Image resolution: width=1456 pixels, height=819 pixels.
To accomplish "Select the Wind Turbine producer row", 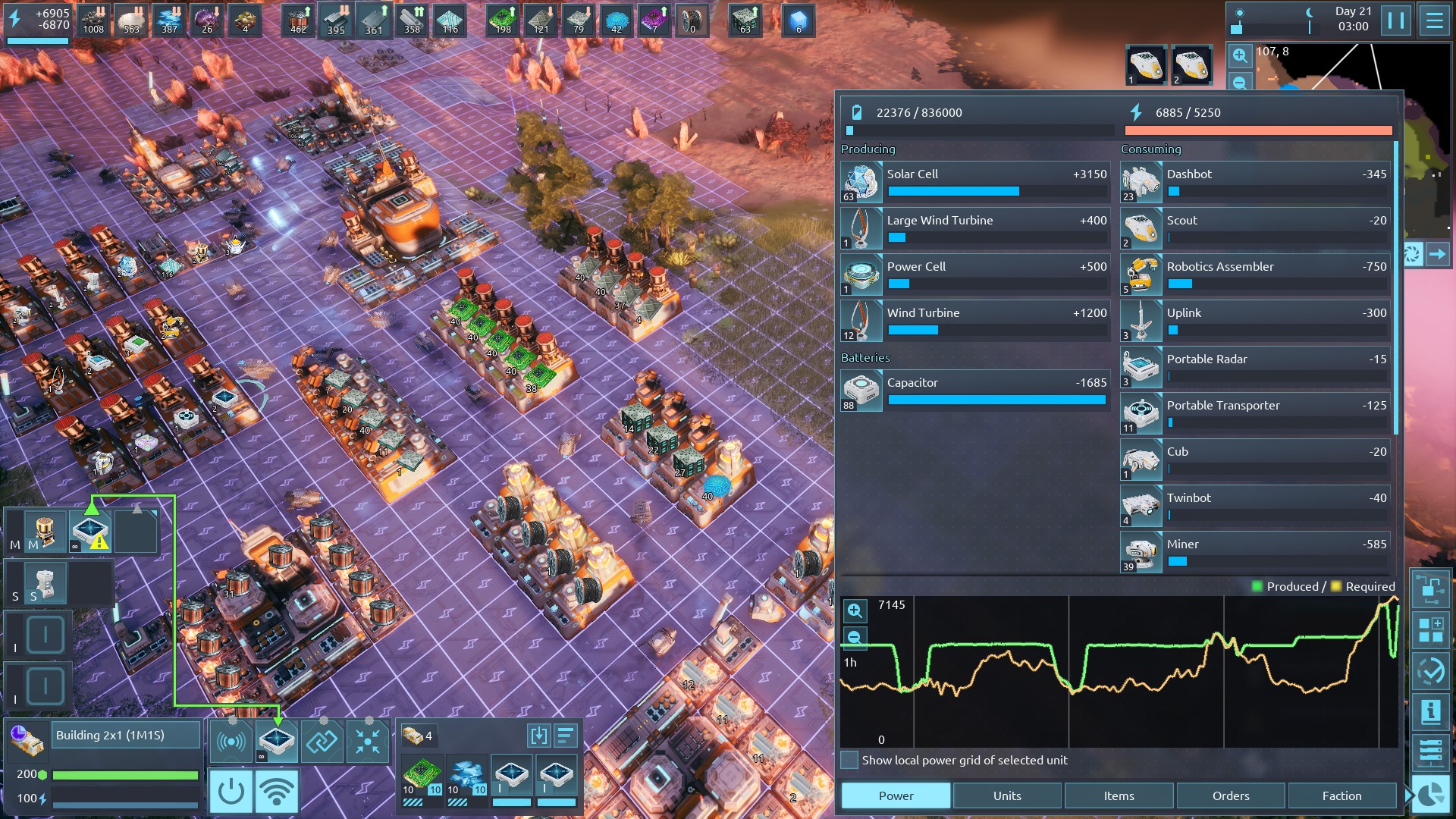I will 975,322.
